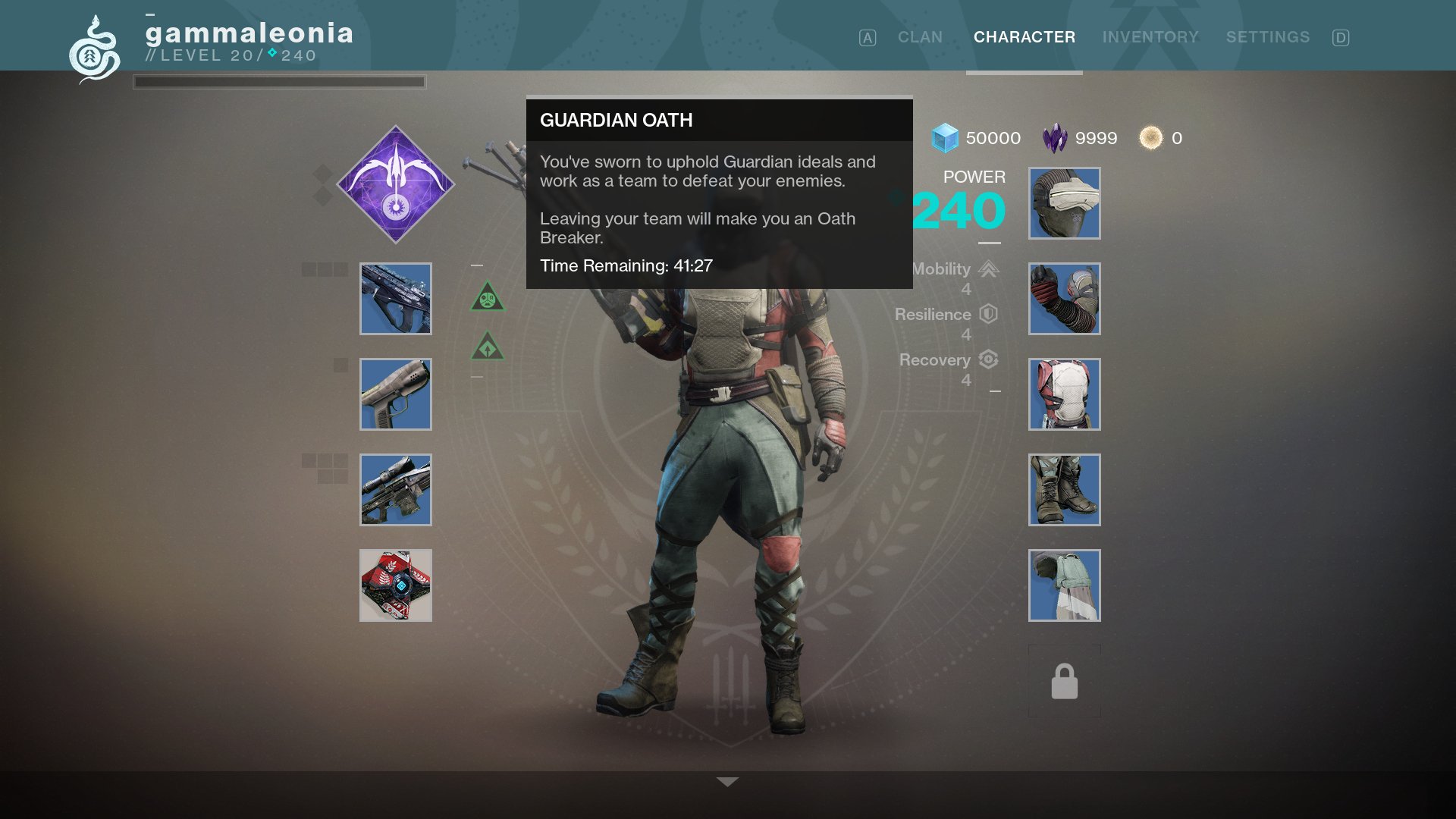Switch to the INVENTORY tab

[1150, 36]
